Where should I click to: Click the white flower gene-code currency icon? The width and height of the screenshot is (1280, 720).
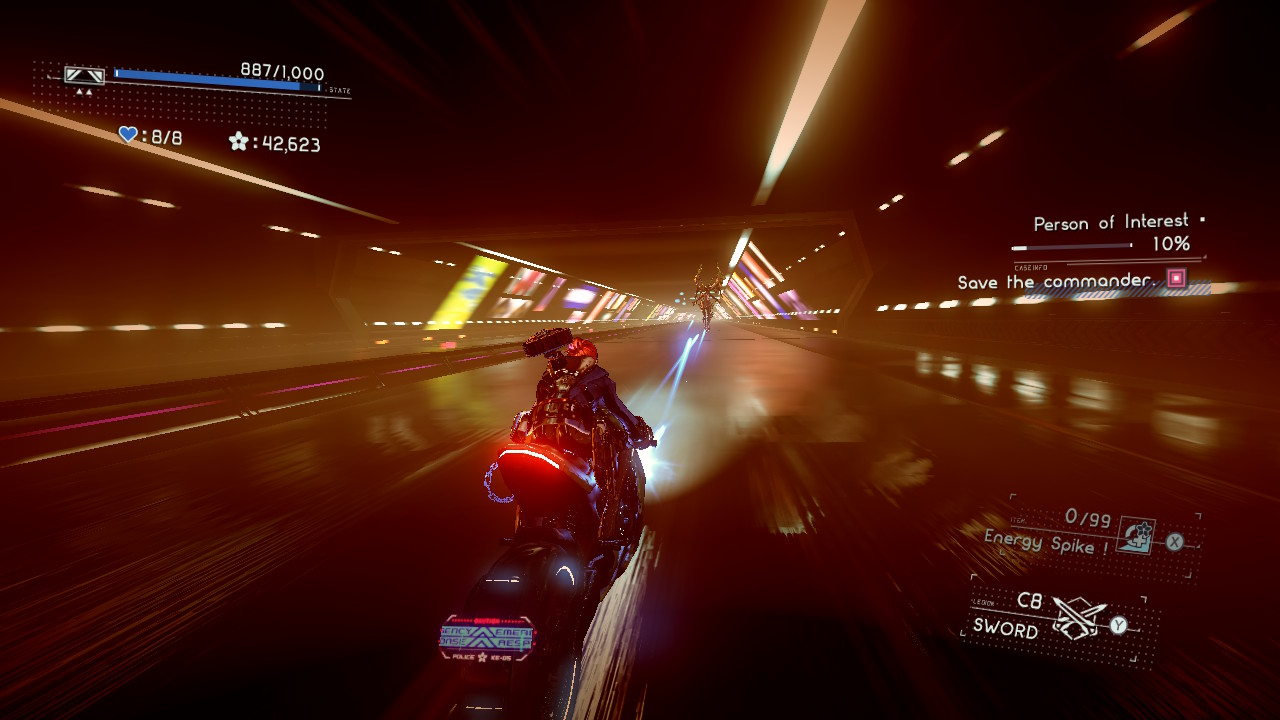click(238, 142)
